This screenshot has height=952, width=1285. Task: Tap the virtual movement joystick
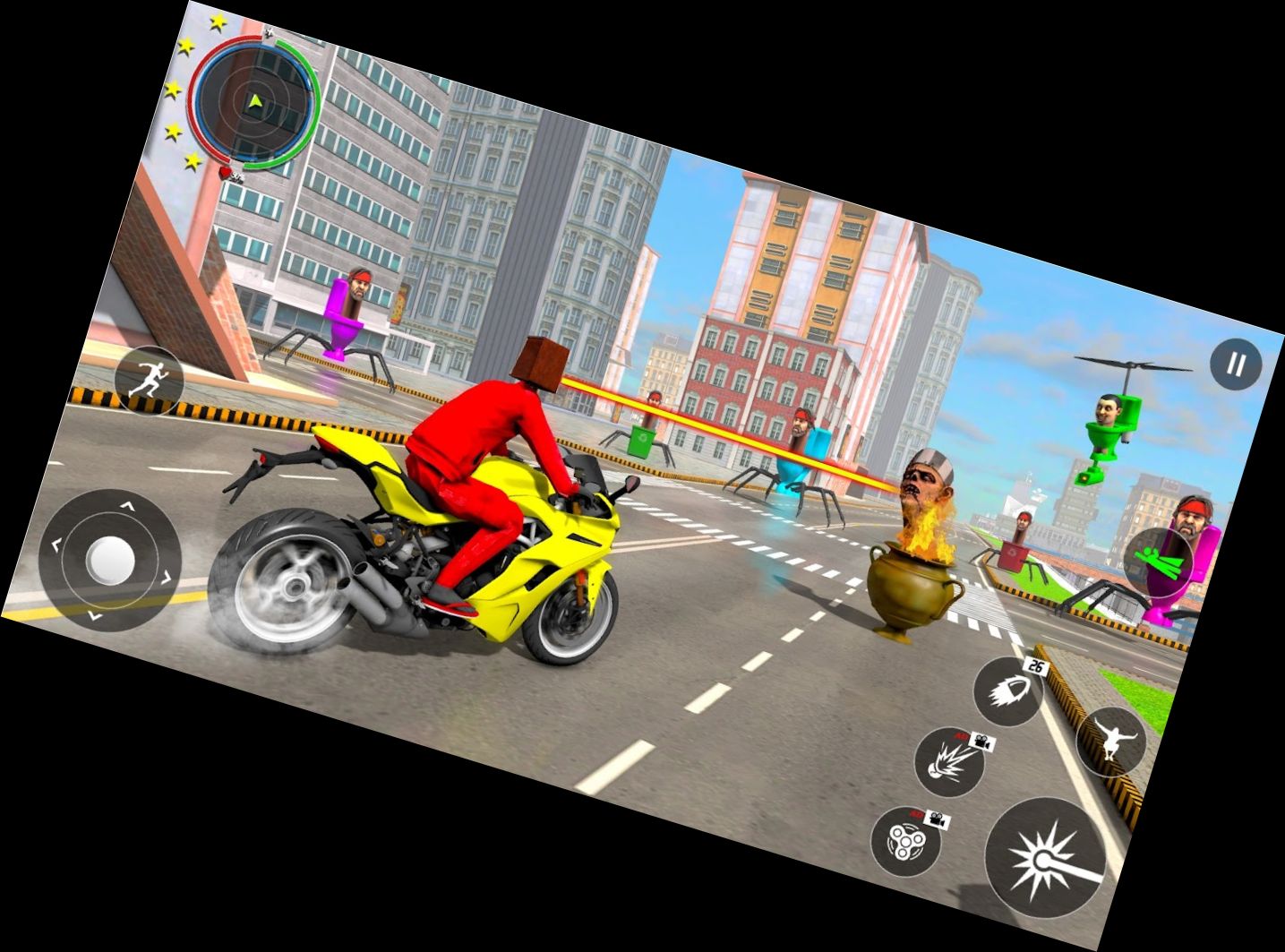coord(110,561)
